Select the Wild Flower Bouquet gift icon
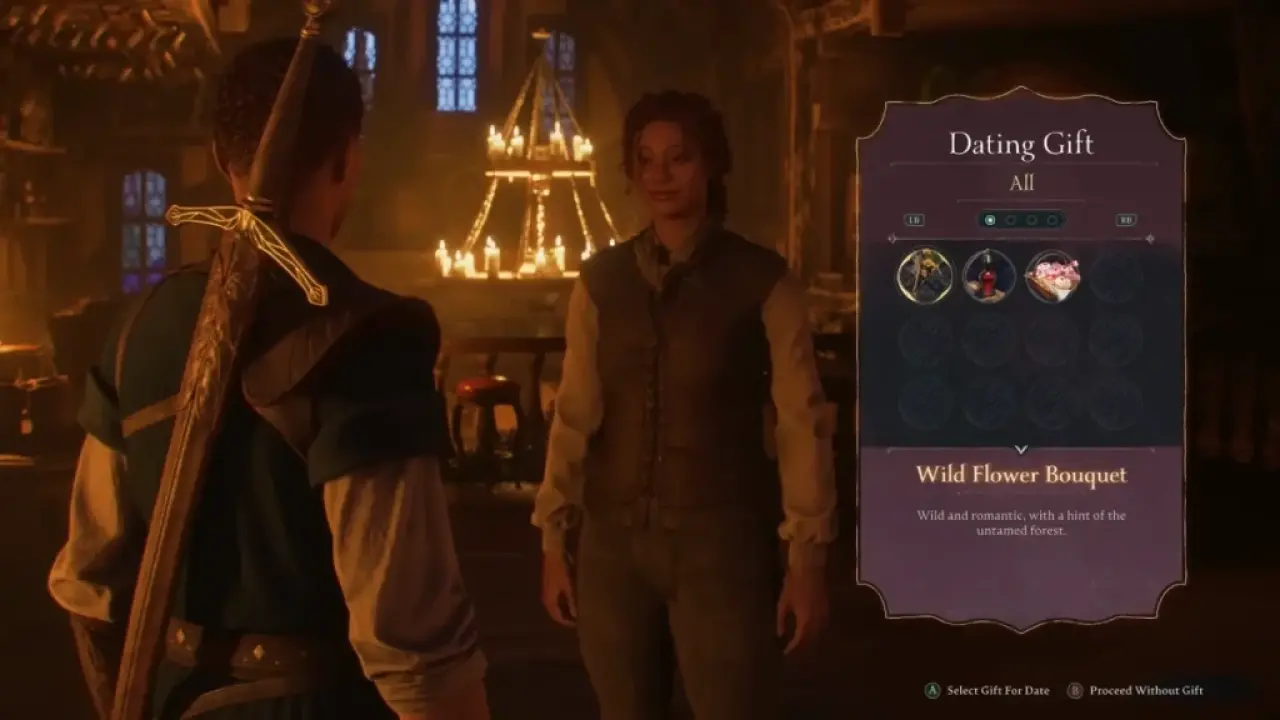 [x=923, y=276]
